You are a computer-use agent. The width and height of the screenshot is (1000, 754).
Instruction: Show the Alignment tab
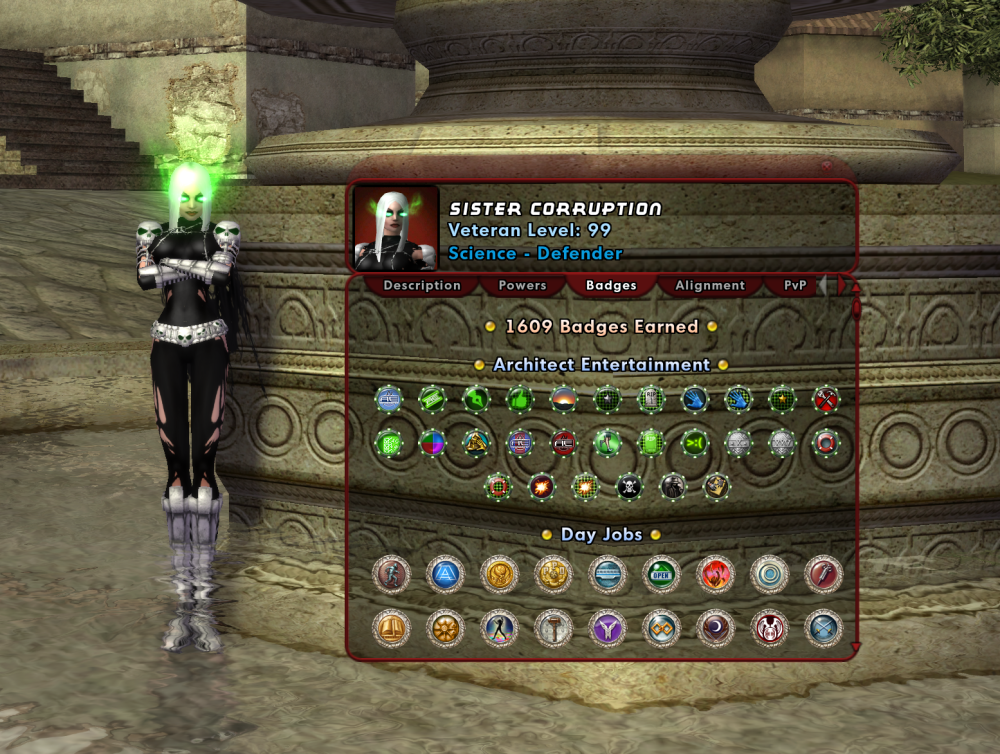click(710, 285)
